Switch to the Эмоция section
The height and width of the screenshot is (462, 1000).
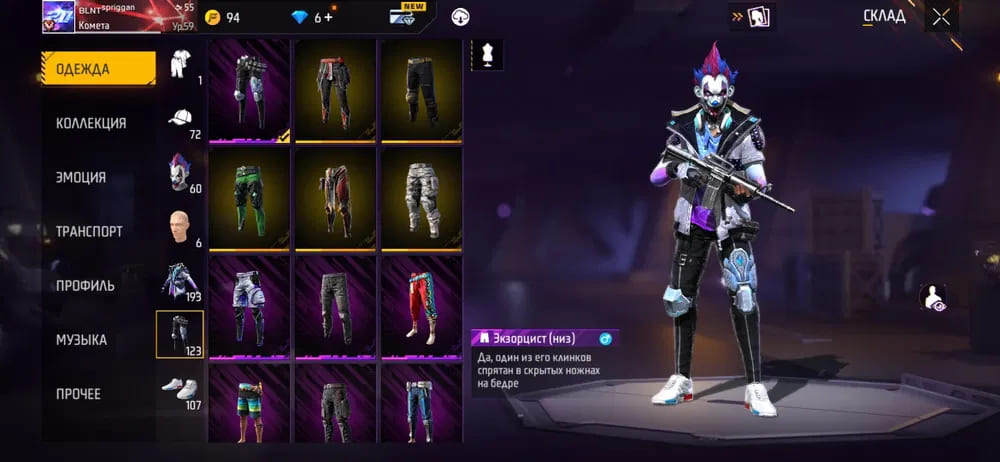[81, 177]
